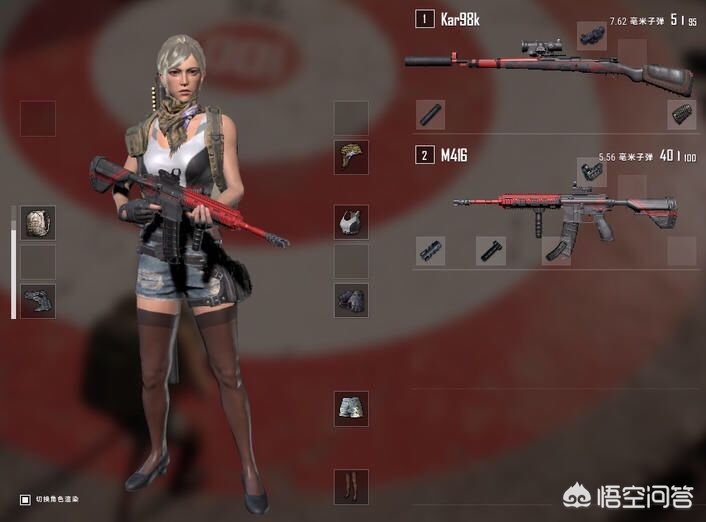Toggle the 切换角色渲染 checkbox
This screenshot has height=522, width=706.
coord(25,499)
